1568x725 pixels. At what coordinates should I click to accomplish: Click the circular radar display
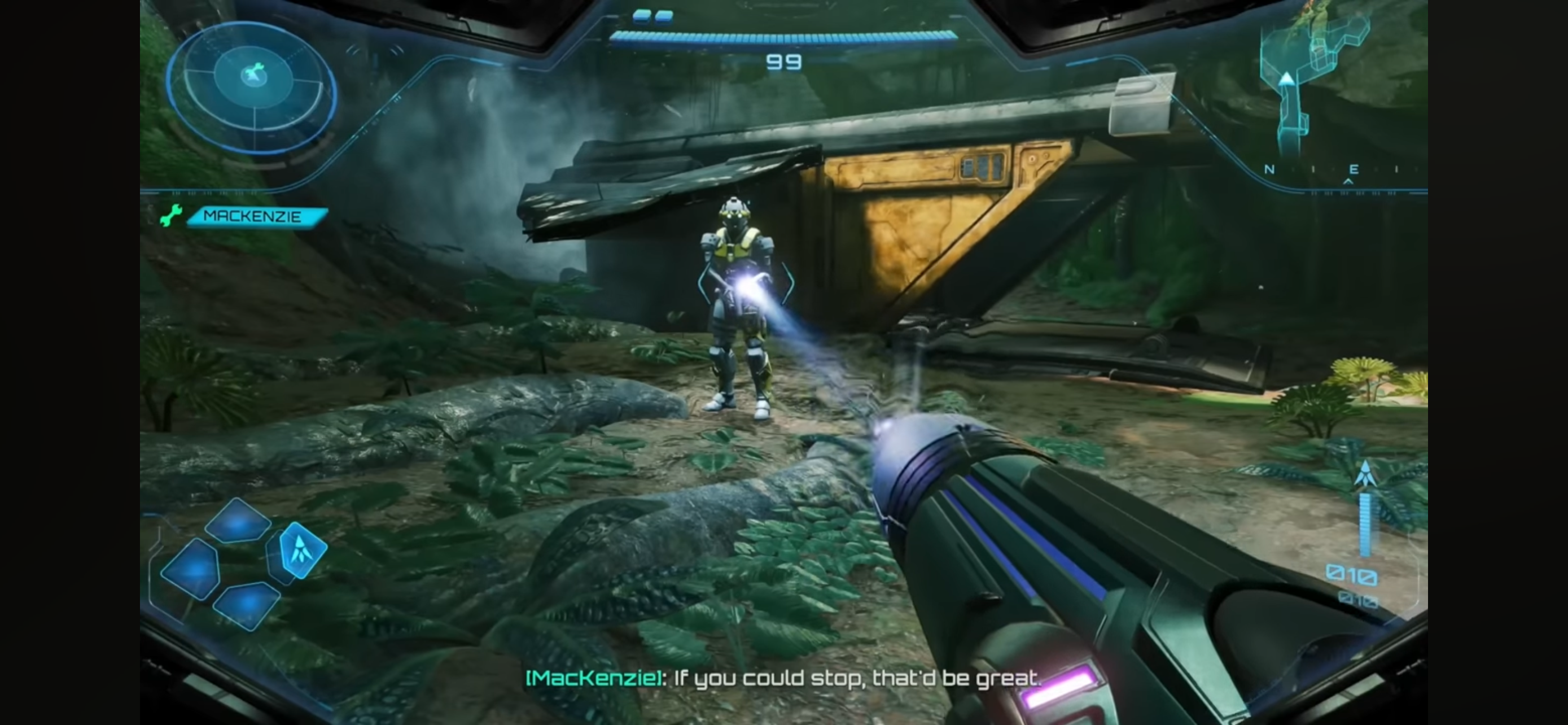(251, 86)
